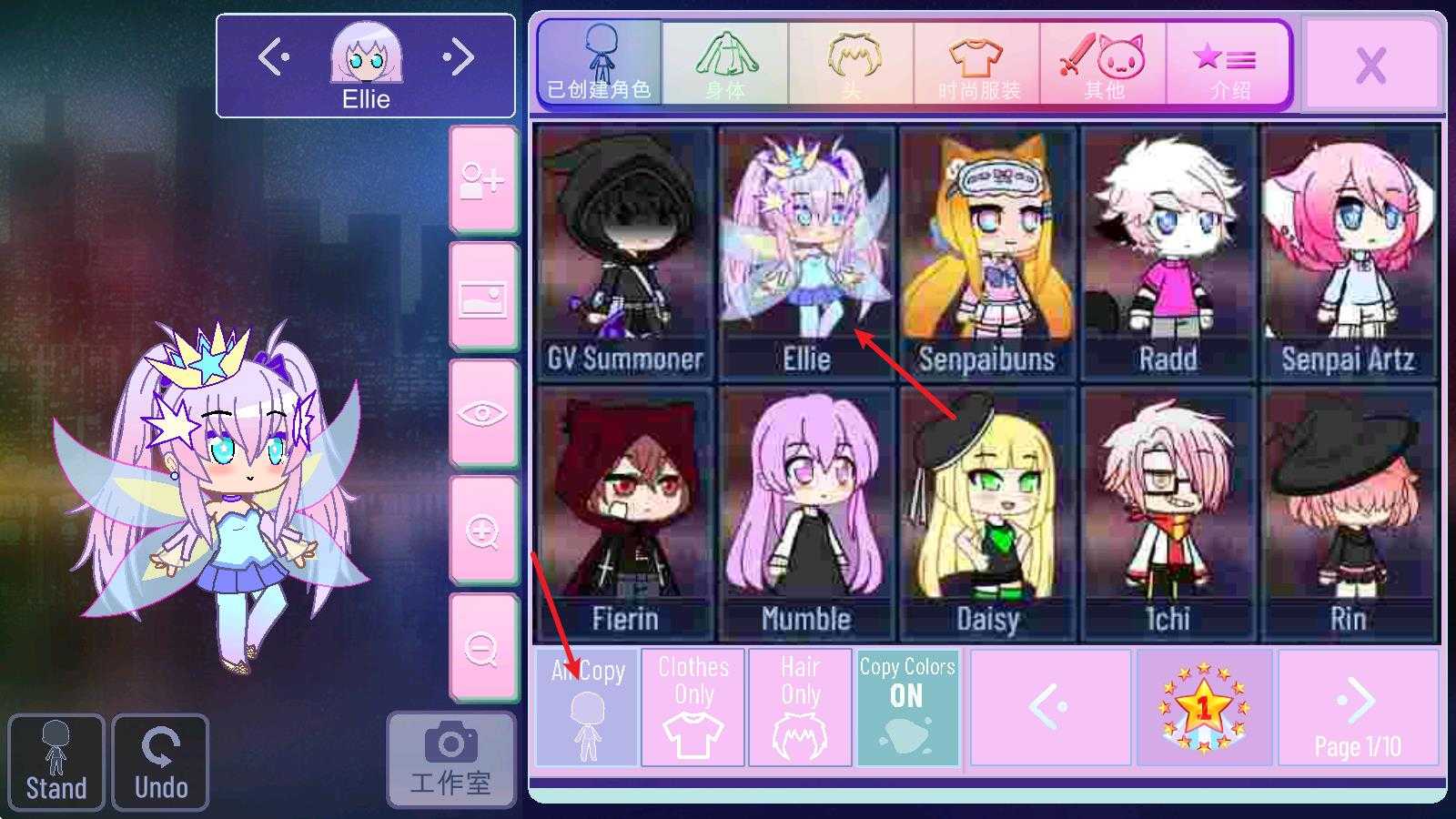Image resolution: width=1456 pixels, height=819 pixels.
Task: Pick the Radd preset character
Action: pyautogui.click(x=1168, y=252)
